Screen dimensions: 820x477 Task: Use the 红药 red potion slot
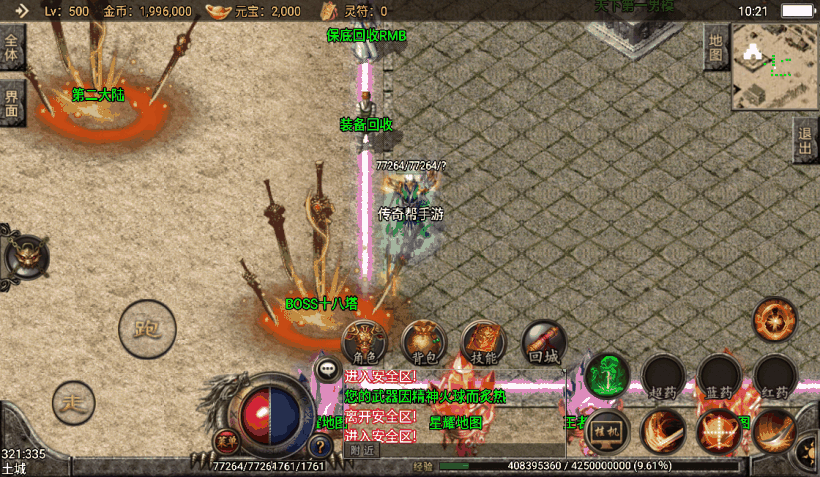coord(775,376)
